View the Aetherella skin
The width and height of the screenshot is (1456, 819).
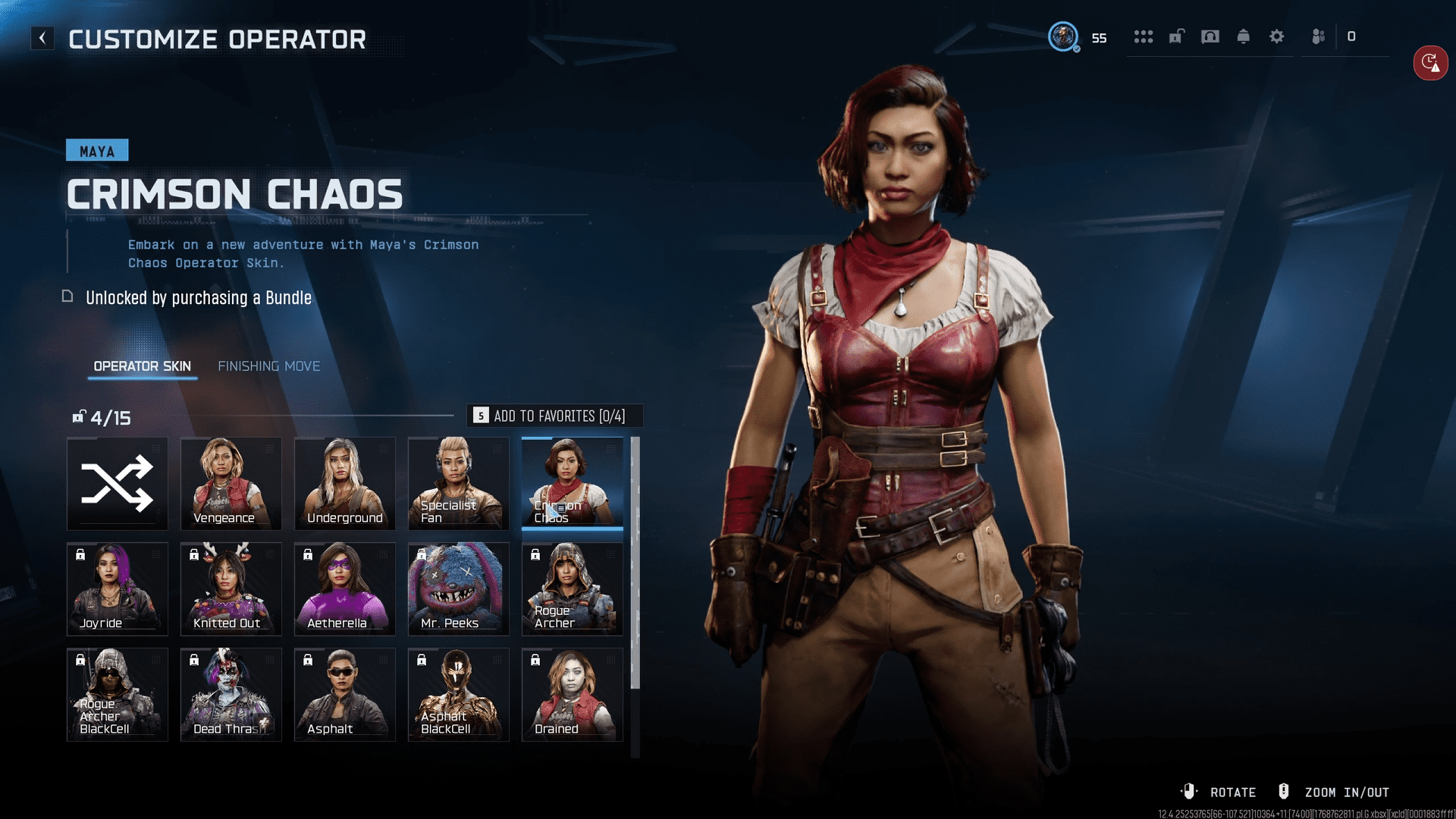[345, 588]
